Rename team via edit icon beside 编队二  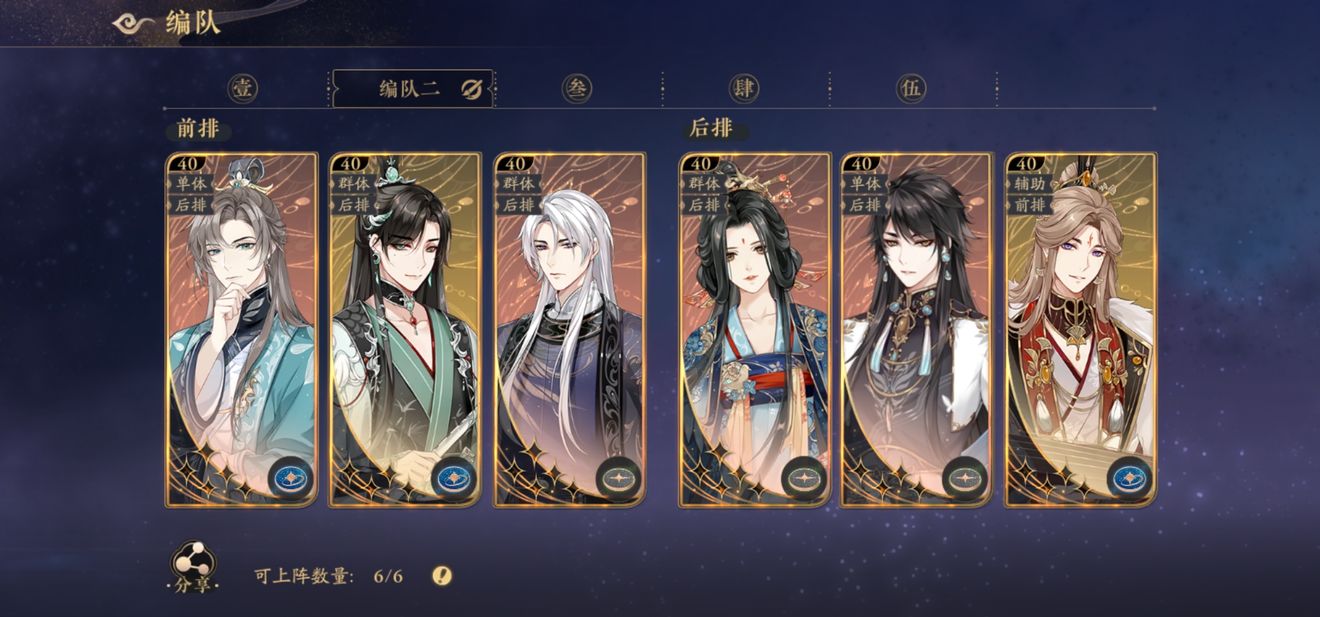(472, 90)
